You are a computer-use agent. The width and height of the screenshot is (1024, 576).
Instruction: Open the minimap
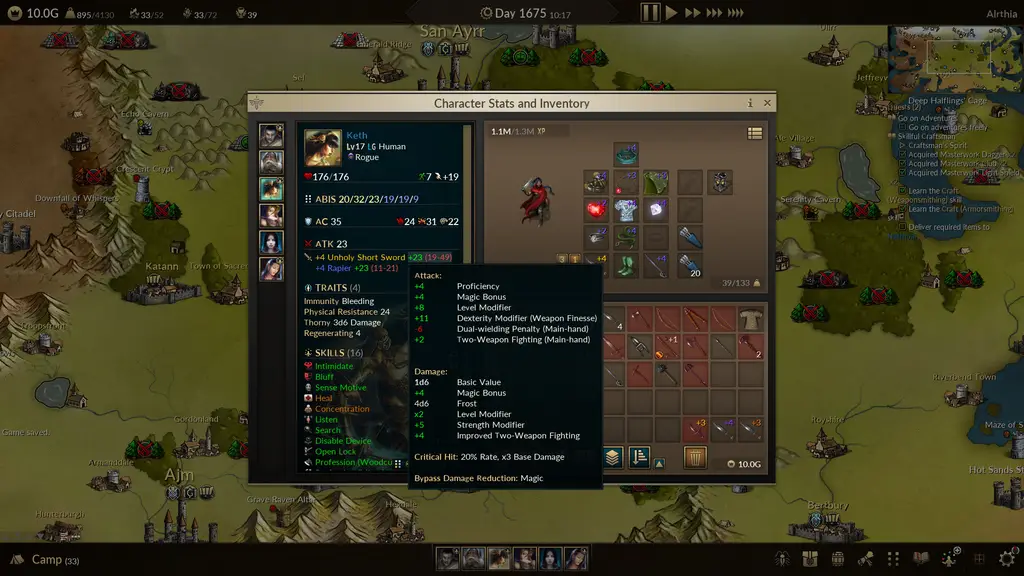[958, 55]
